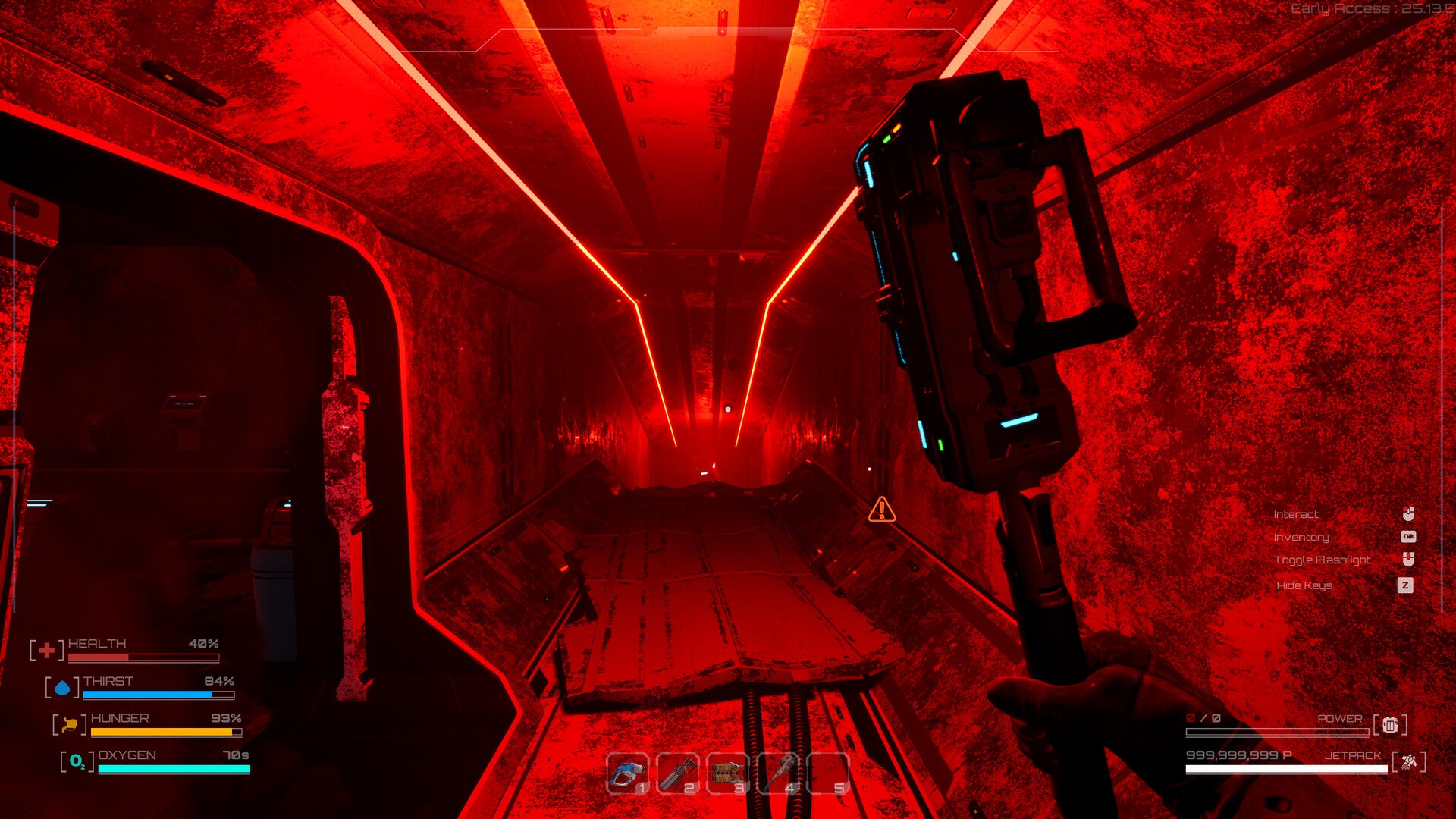Click the power battery icon

1390,725
